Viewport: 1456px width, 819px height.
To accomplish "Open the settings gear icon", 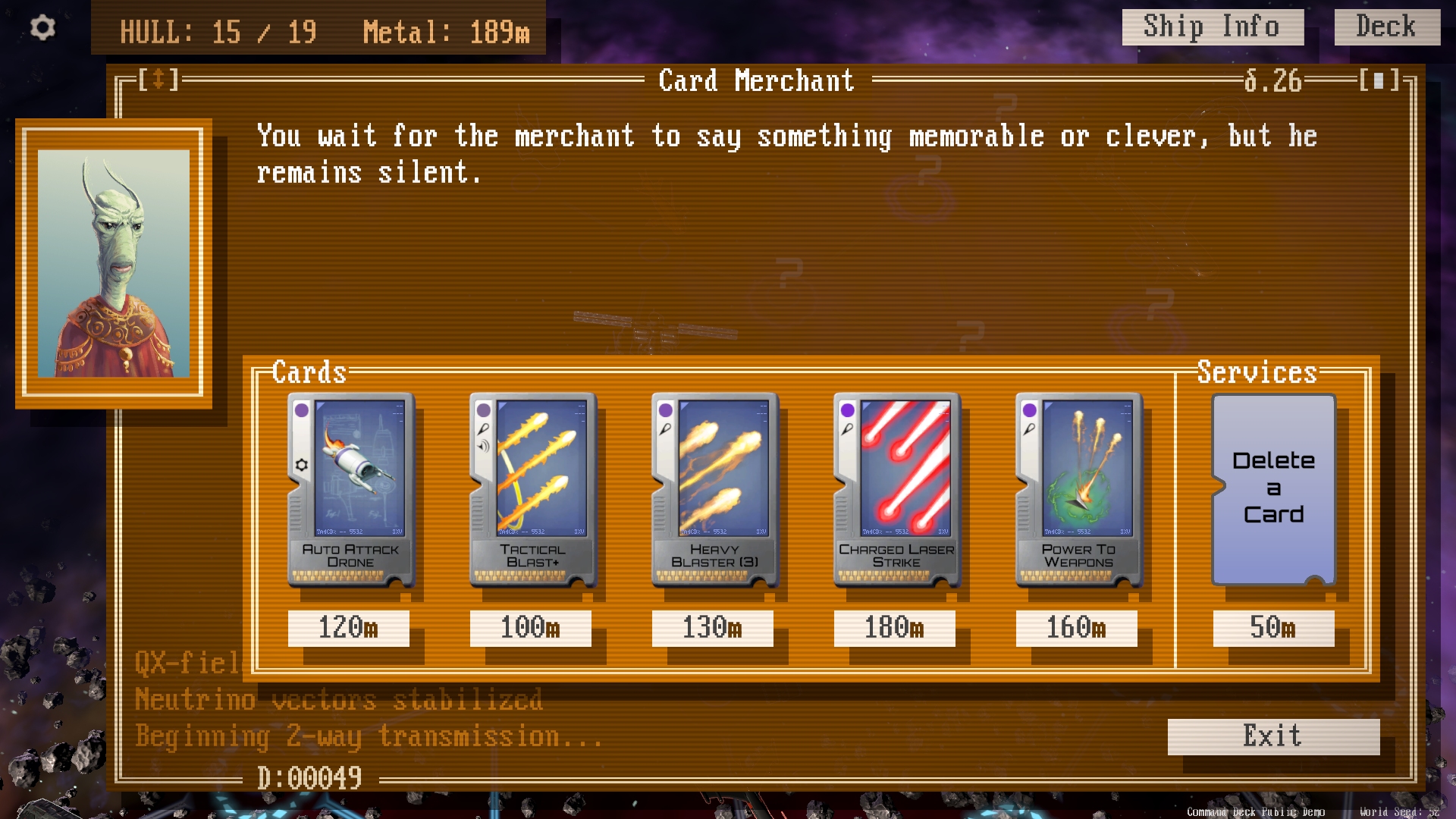I will [x=42, y=28].
